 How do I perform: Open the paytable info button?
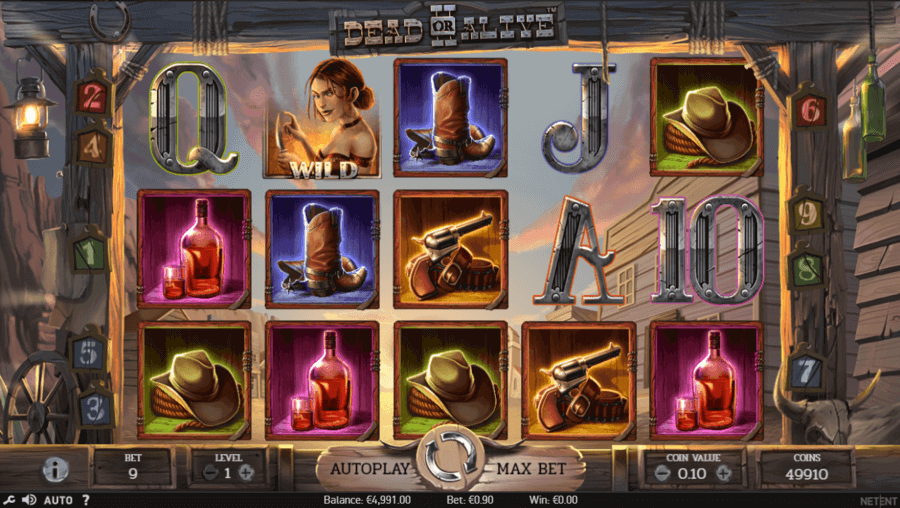[x=55, y=469]
